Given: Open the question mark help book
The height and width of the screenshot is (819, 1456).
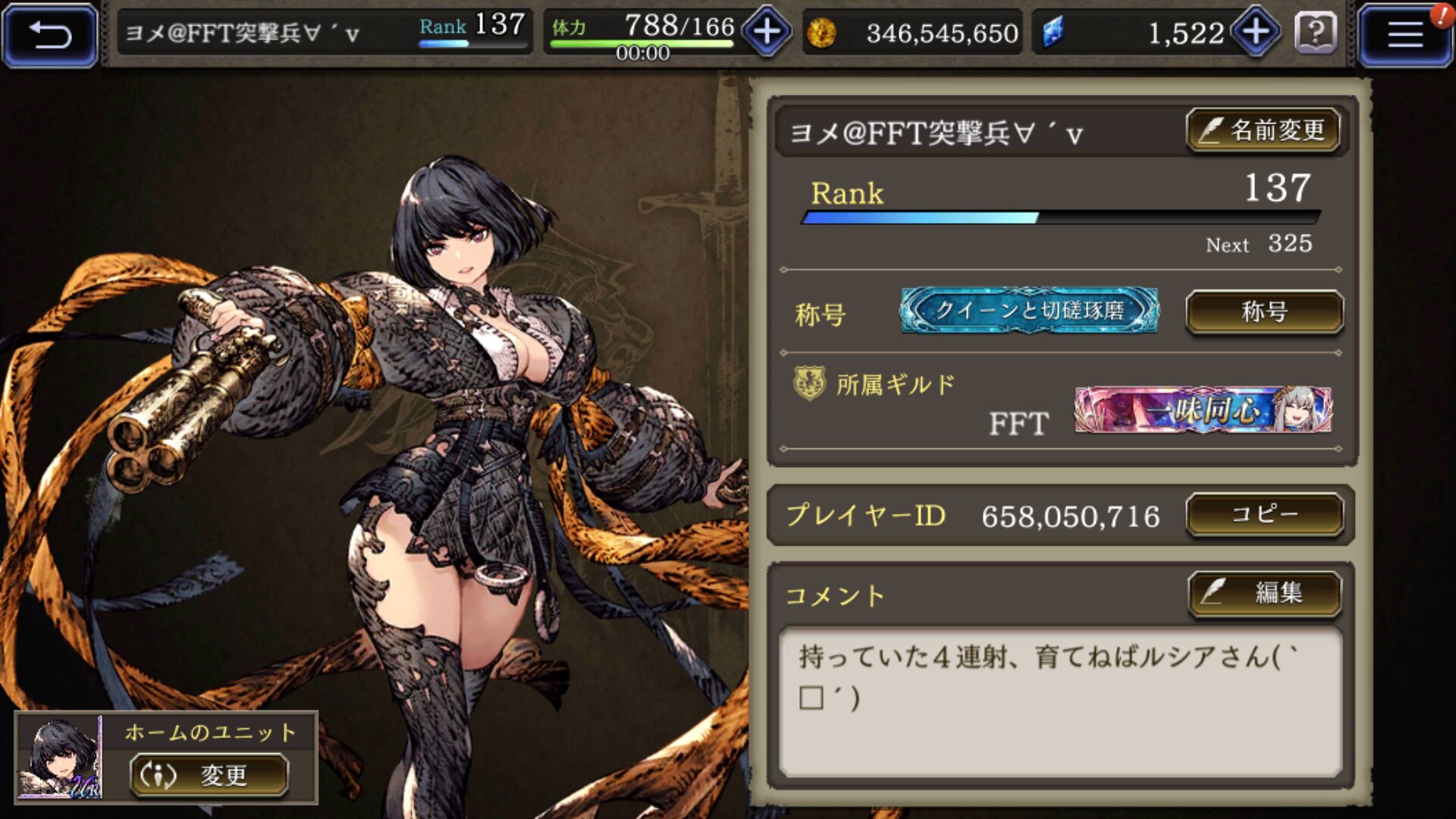Looking at the screenshot, I should click(x=1316, y=33).
